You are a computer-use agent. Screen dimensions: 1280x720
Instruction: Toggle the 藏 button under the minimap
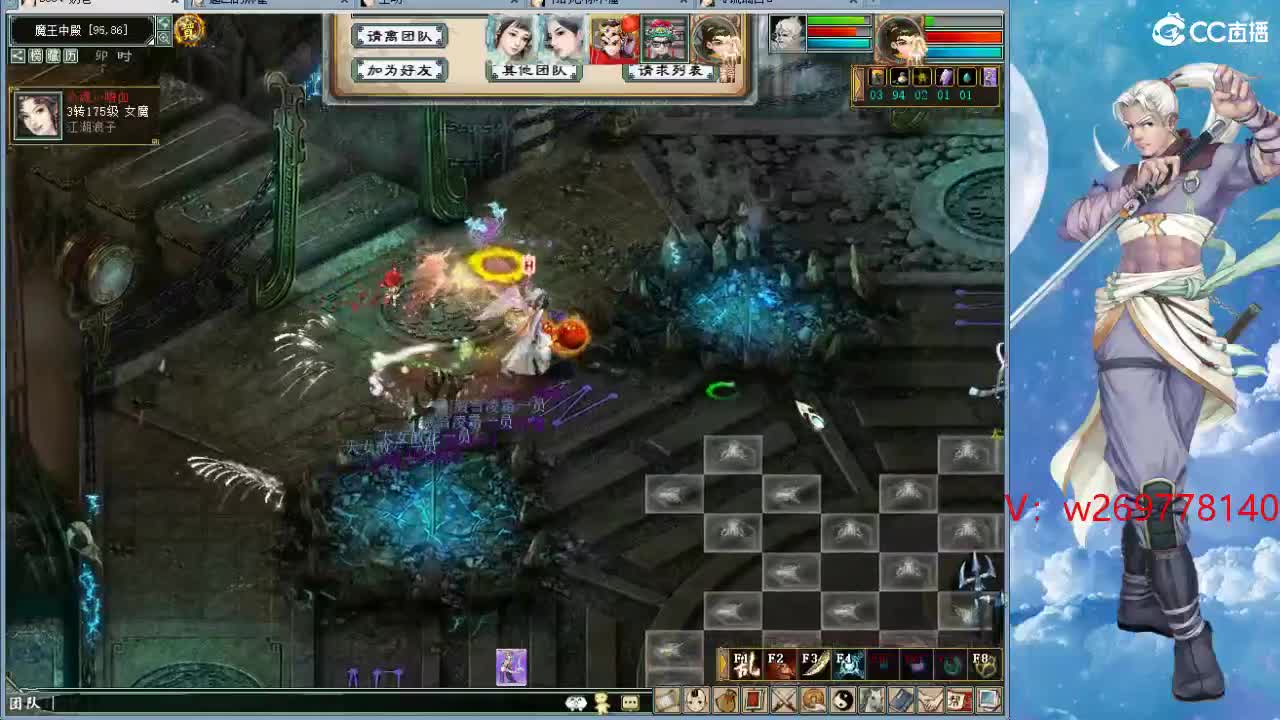[x=53, y=56]
